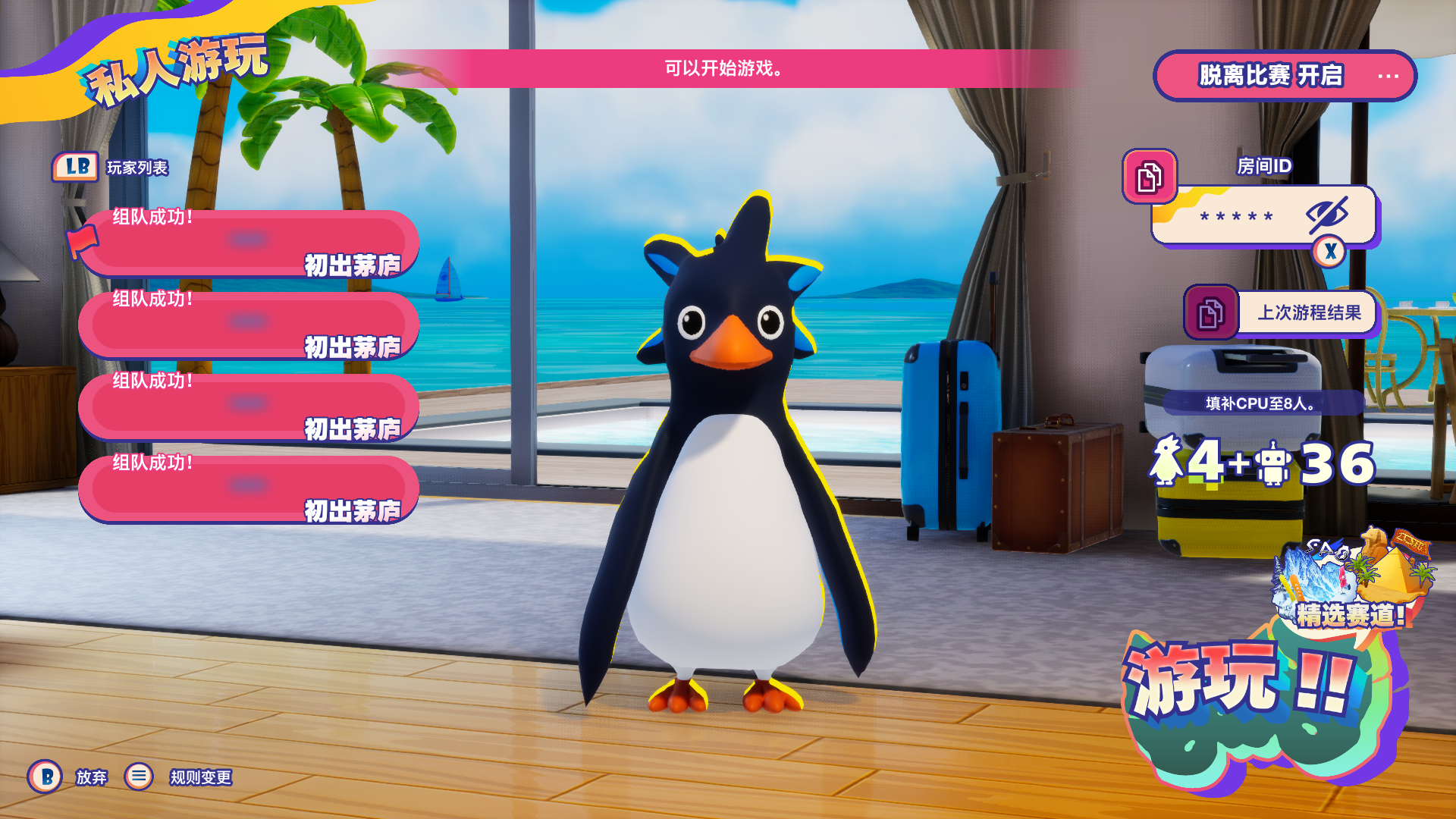Copy the room ID with the clipboard icon

(1149, 177)
